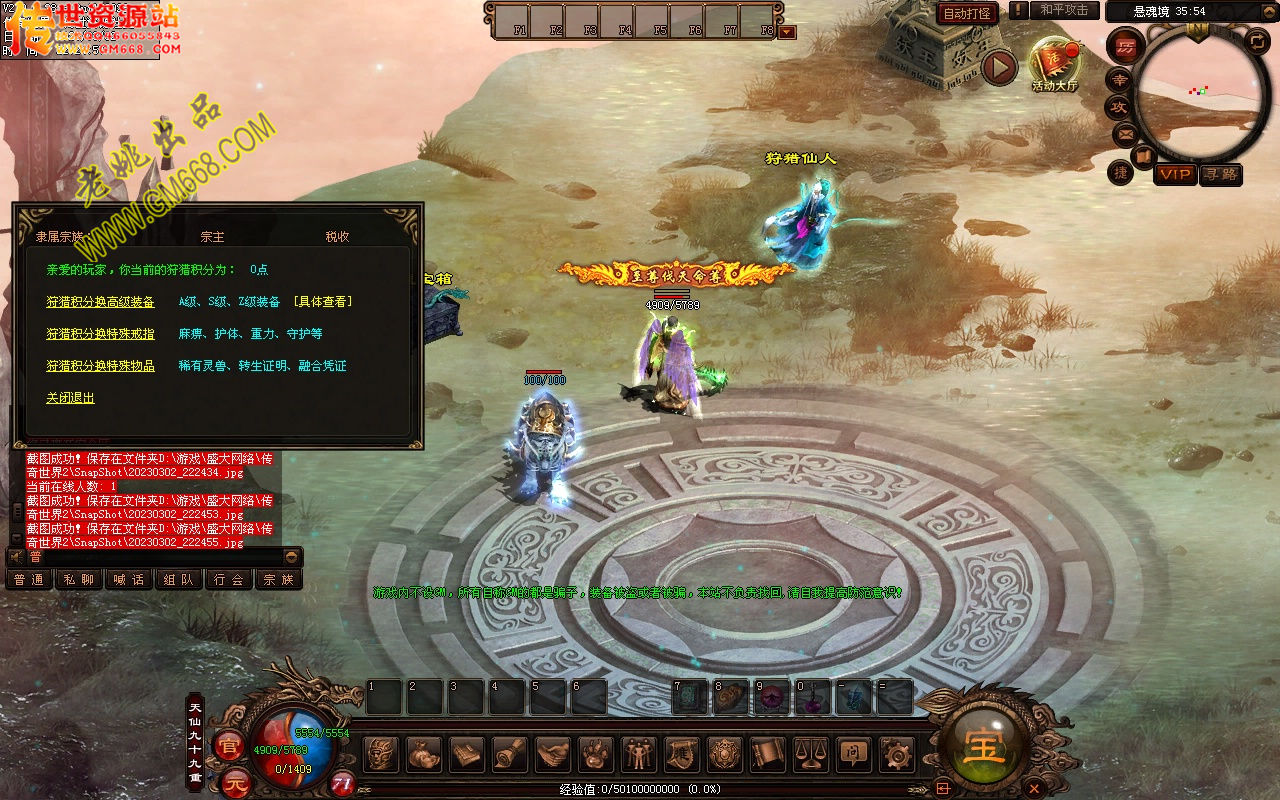The width and height of the screenshot is (1280, 800).
Task: Activate 寻路 pathfinding button
Action: point(1220,174)
